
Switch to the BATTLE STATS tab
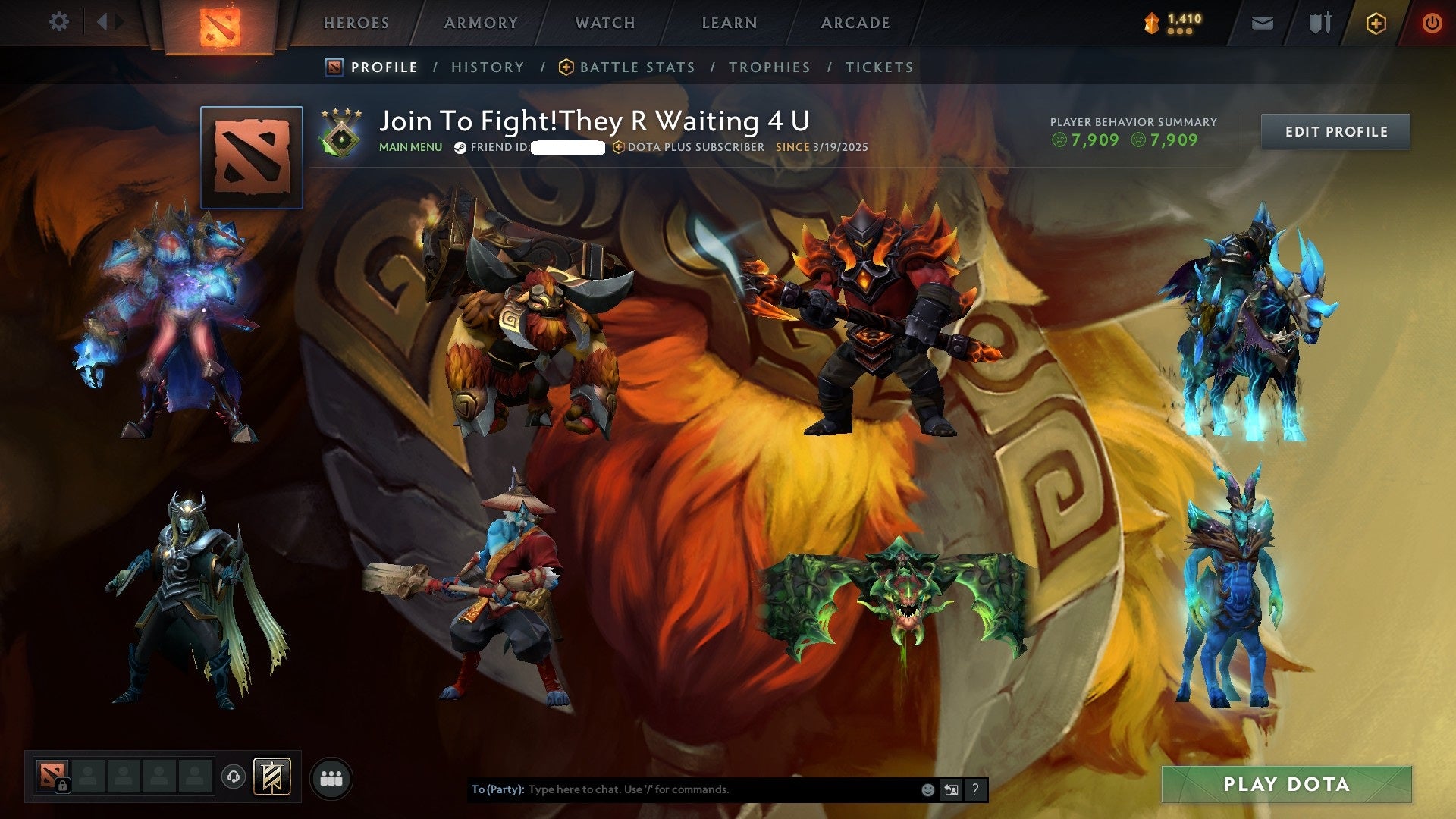[x=635, y=67]
